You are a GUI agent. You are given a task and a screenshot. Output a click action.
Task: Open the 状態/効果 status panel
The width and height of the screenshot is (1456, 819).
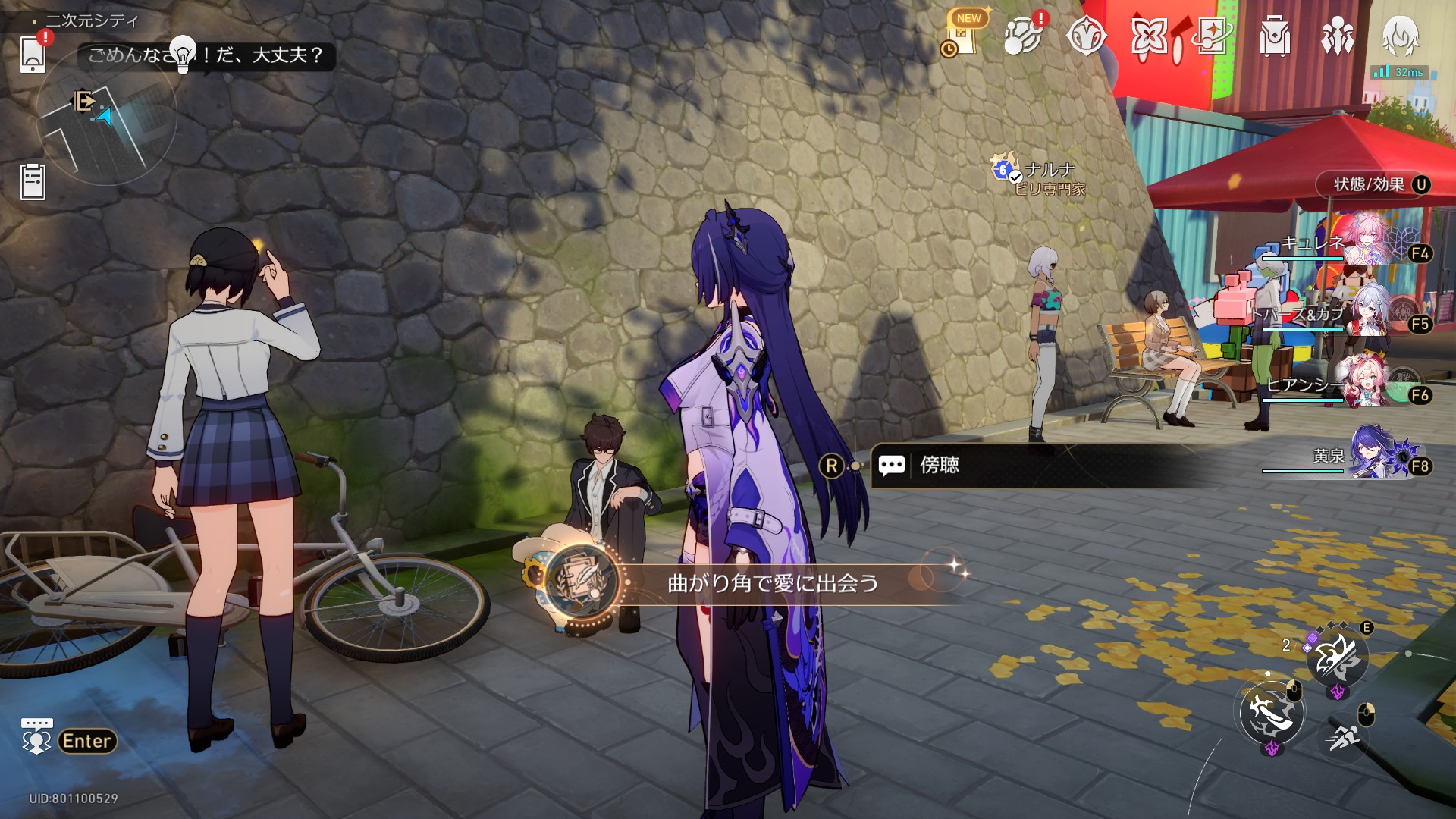point(1372,184)
